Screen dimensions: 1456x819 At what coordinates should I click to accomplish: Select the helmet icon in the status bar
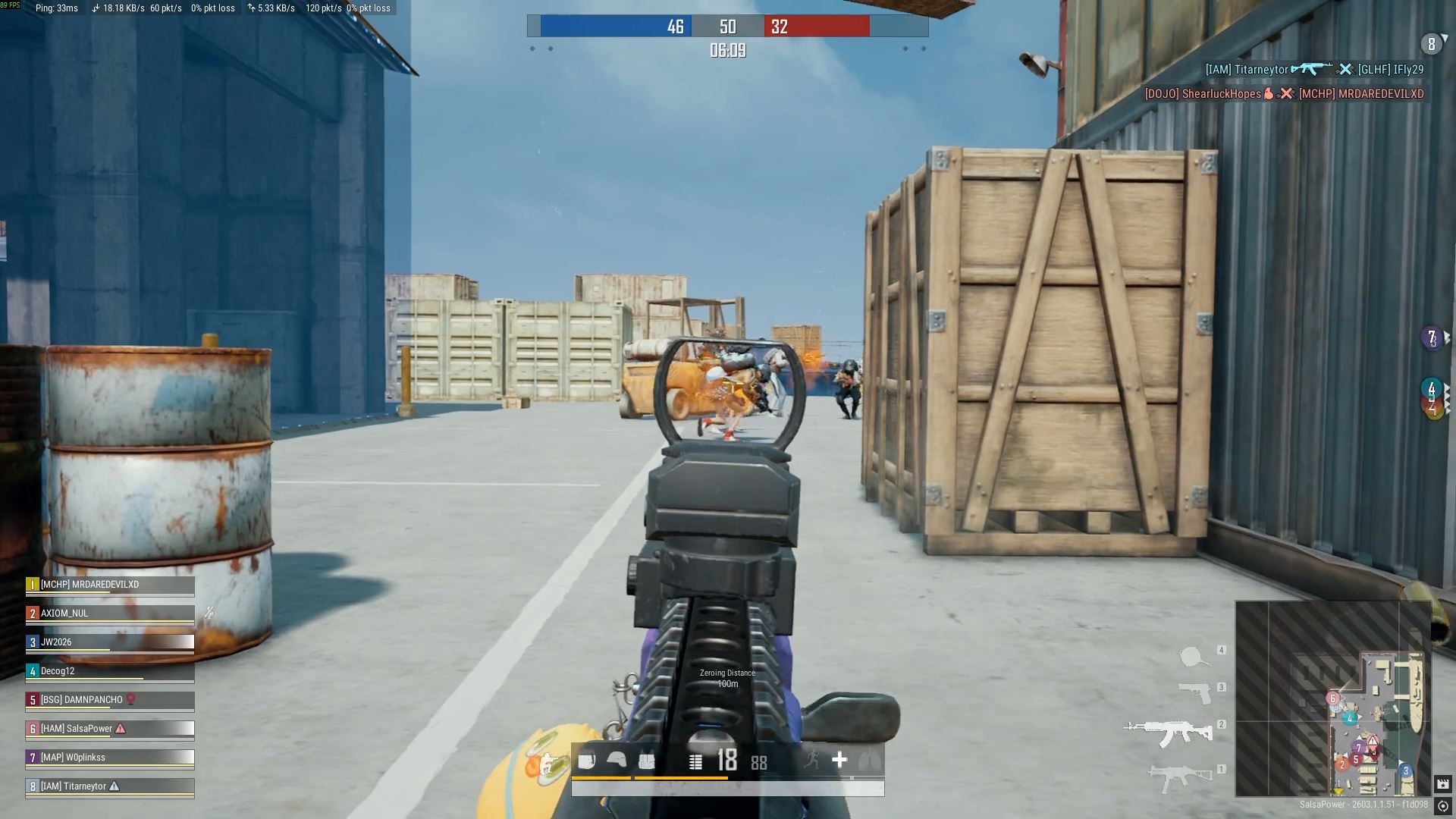point(617,759)
